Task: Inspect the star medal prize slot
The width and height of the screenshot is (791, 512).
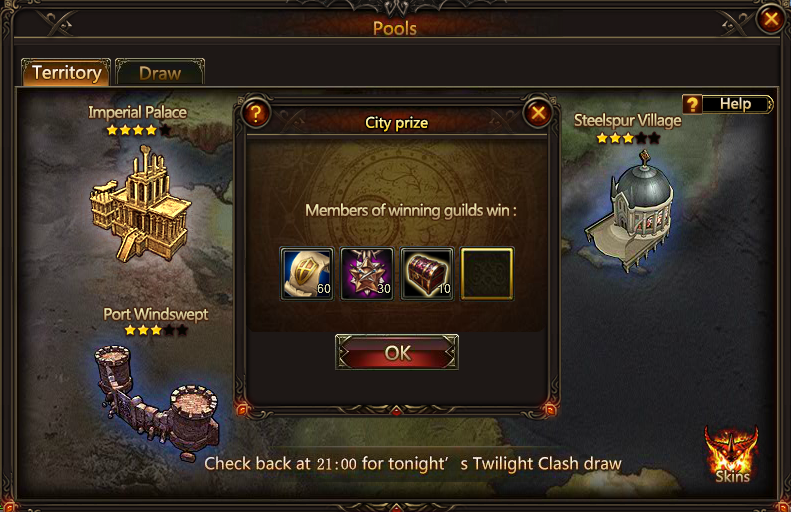Action: (367, 274)
